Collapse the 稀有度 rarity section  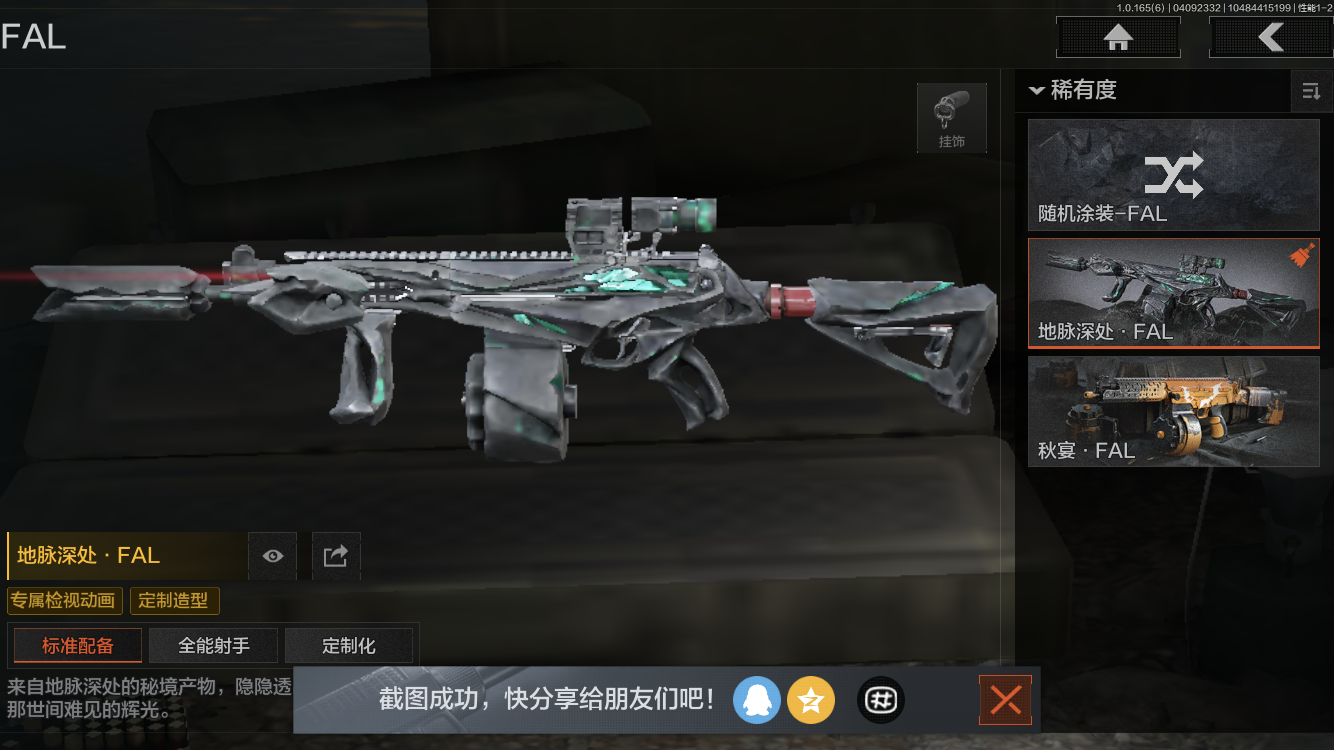1036,91
